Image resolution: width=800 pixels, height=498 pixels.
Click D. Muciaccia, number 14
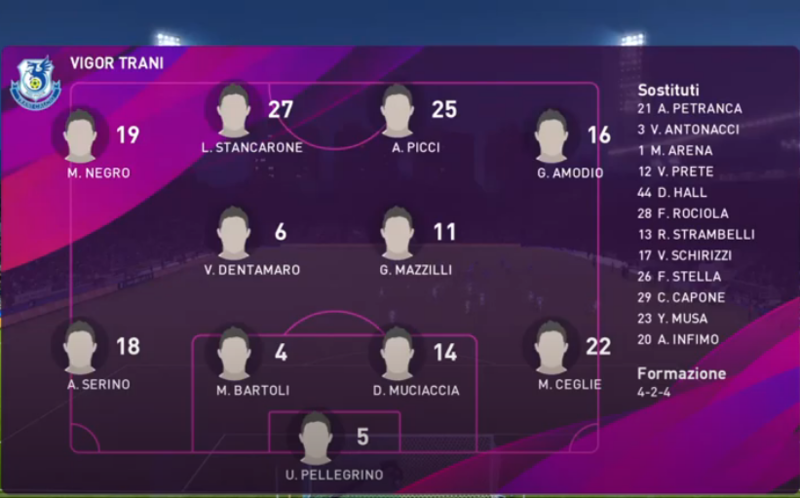(397, 354)
